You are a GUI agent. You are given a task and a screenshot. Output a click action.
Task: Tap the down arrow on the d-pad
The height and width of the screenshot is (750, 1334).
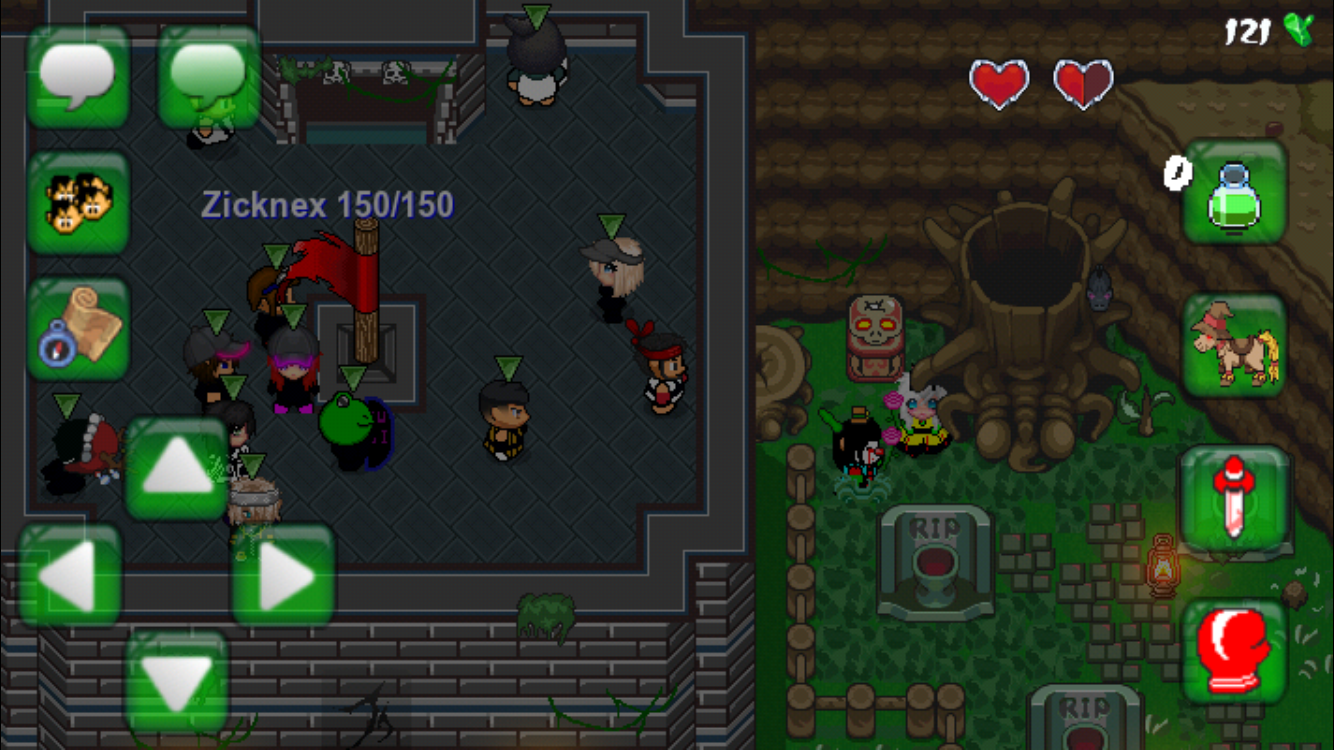[177, 680]
